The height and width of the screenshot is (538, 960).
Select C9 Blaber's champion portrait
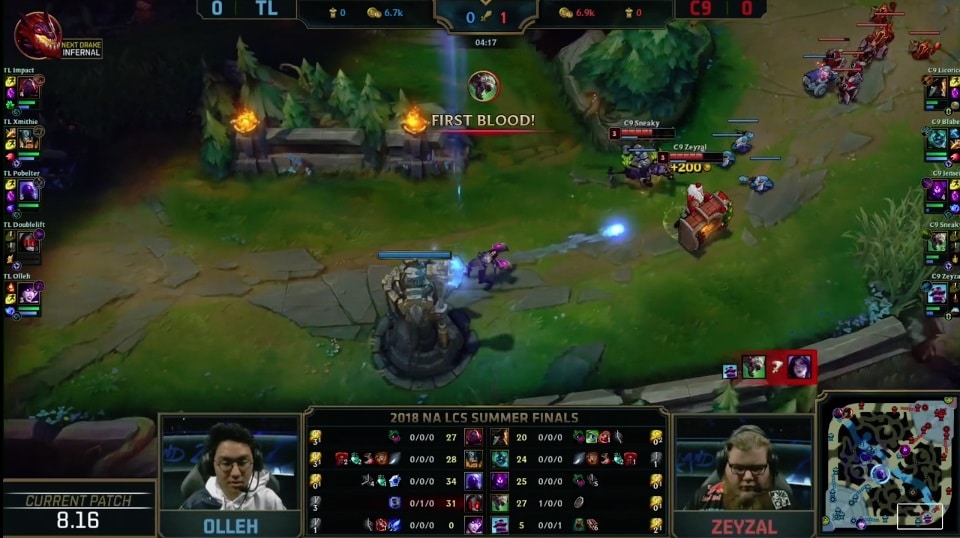(937, 139)
